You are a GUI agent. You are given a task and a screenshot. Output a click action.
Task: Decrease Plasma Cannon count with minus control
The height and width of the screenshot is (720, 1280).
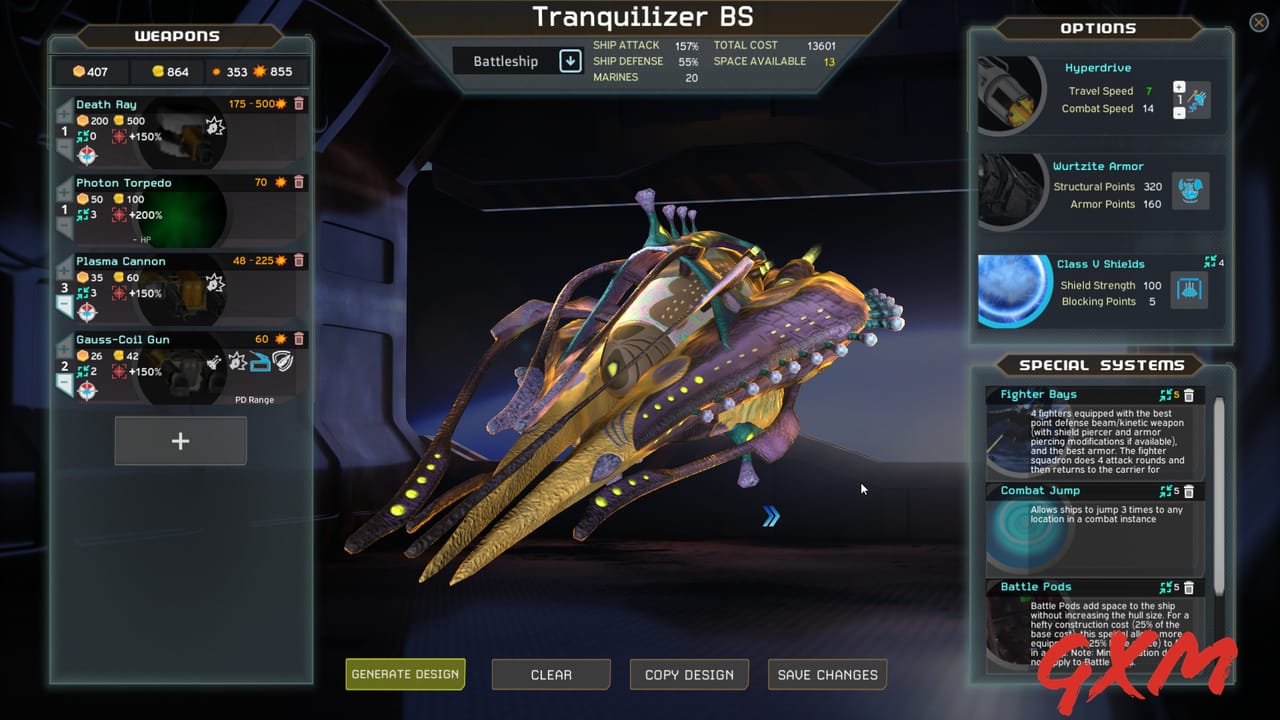65,302
